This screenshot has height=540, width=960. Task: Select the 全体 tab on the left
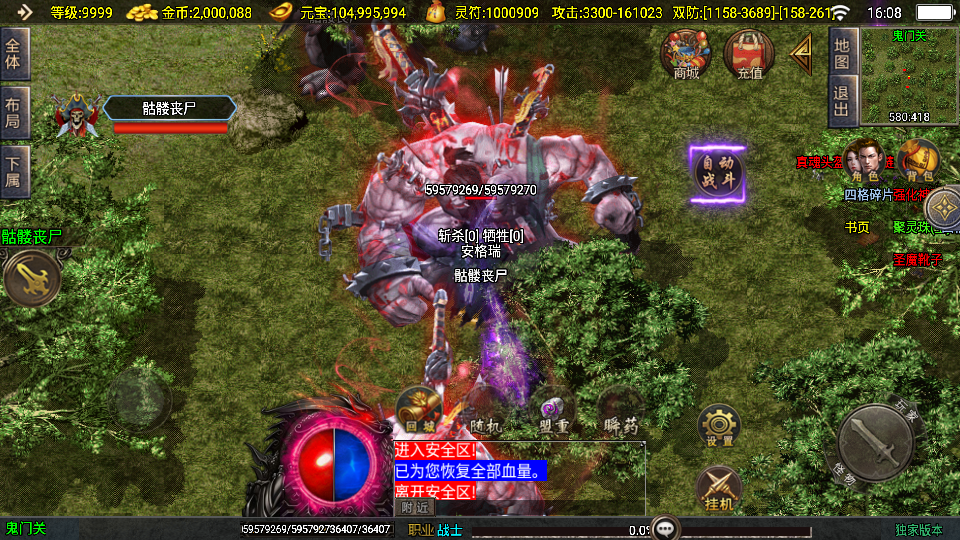pyautogui.click(x=15, y=54)
